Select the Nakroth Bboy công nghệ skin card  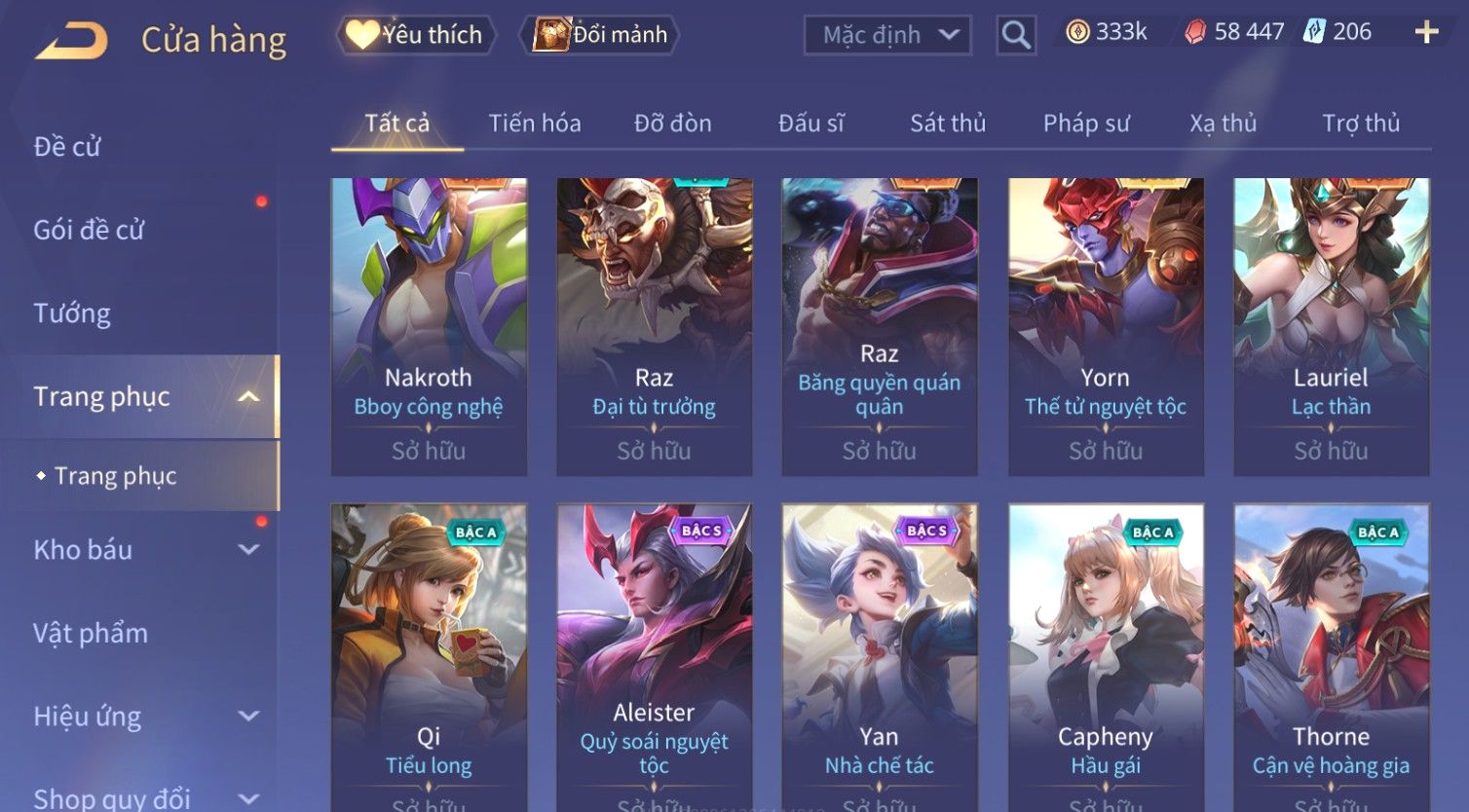[429, 326]
